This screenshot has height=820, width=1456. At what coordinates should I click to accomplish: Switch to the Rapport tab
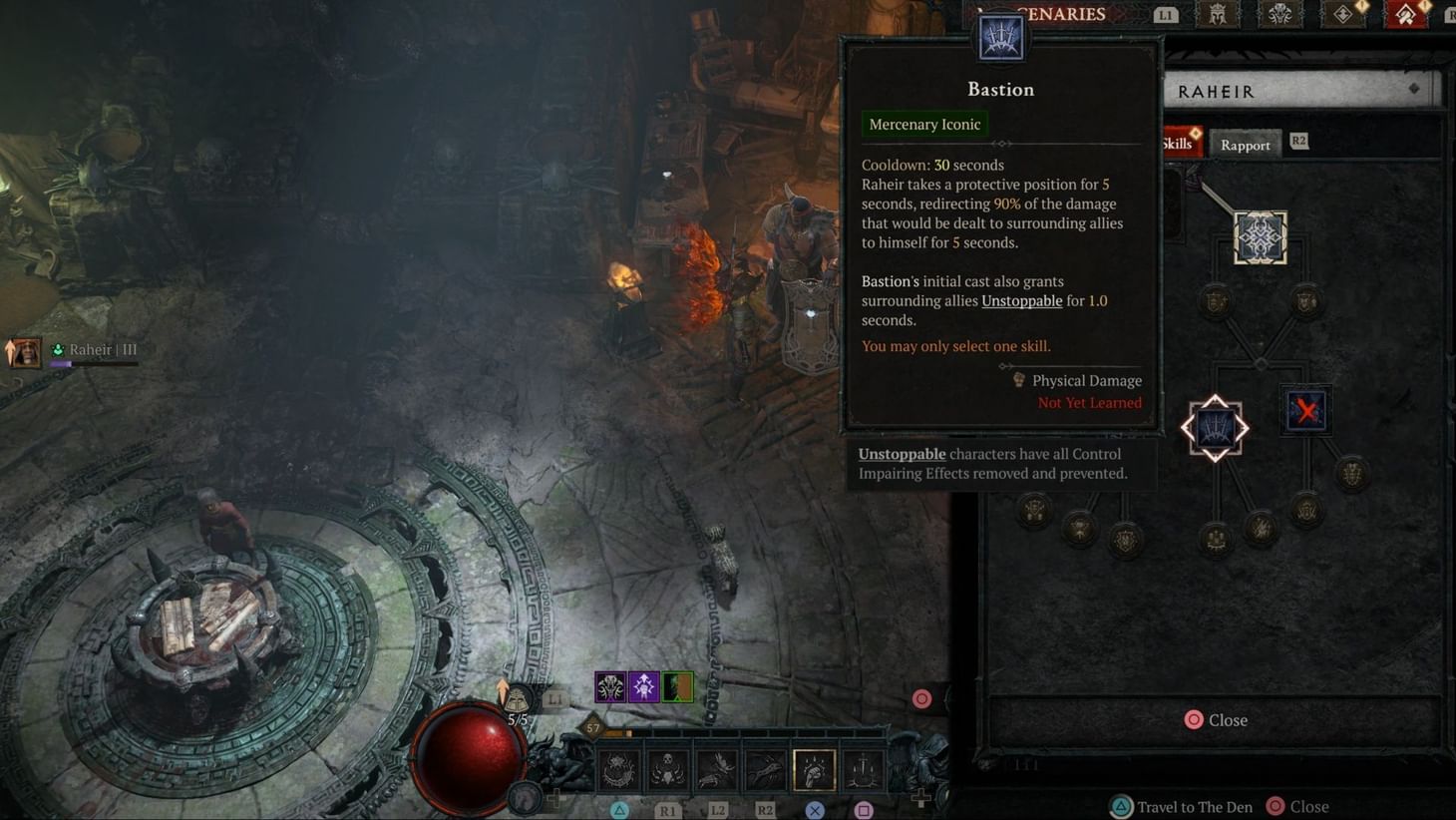tap(1245, 144)
